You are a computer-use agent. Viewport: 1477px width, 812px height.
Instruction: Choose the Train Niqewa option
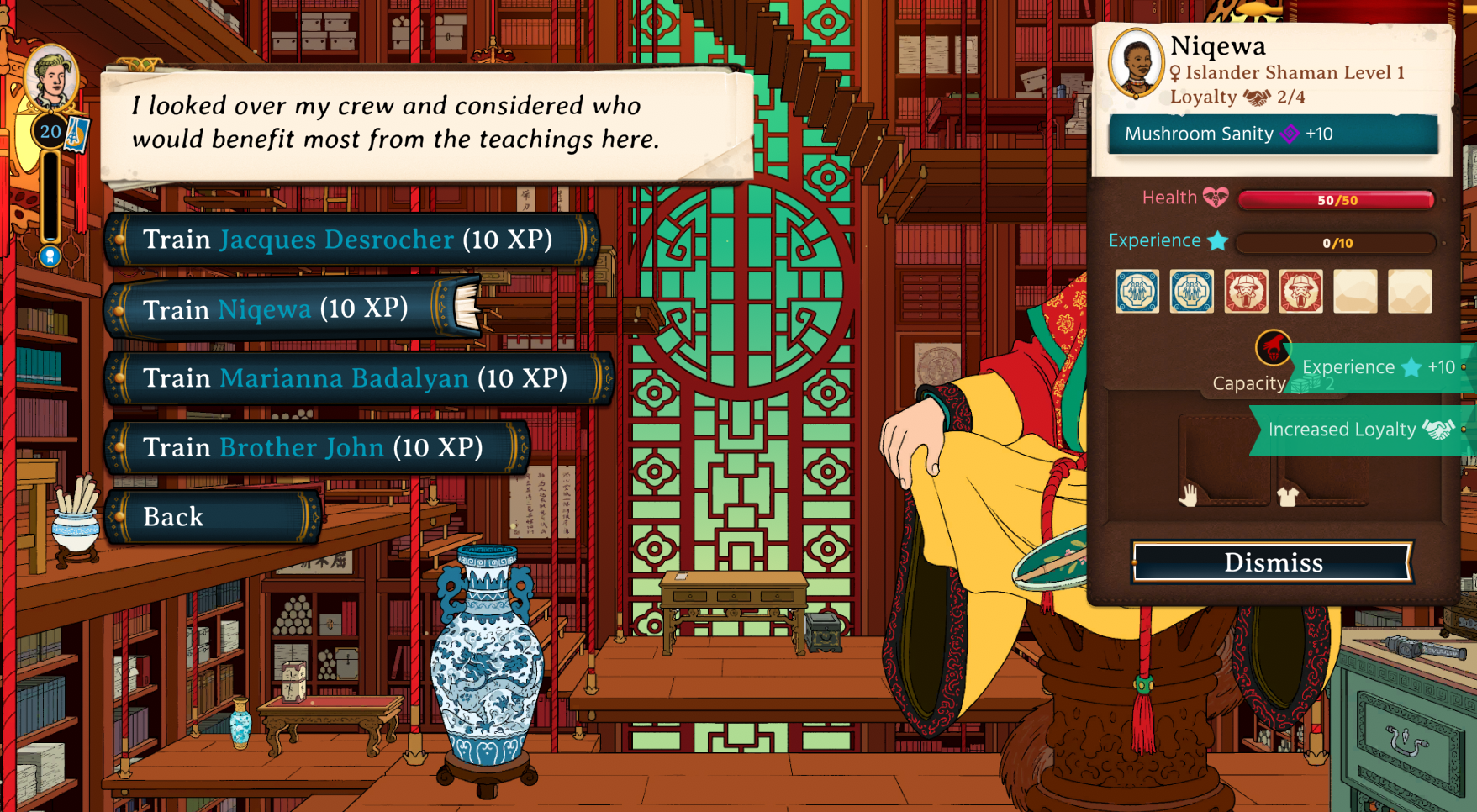(276, 309)
